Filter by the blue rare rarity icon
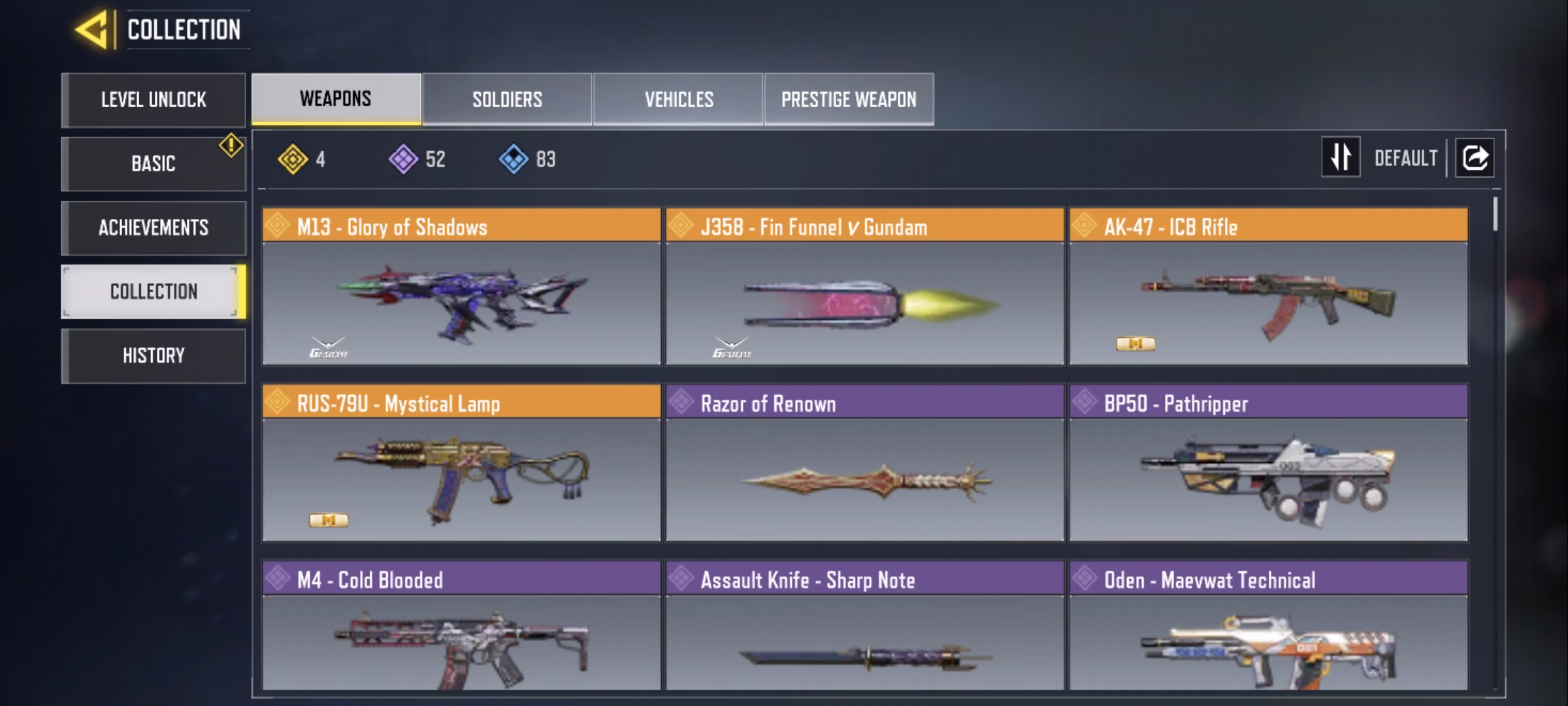The image size is (1568, 706). tap(514, 160)
